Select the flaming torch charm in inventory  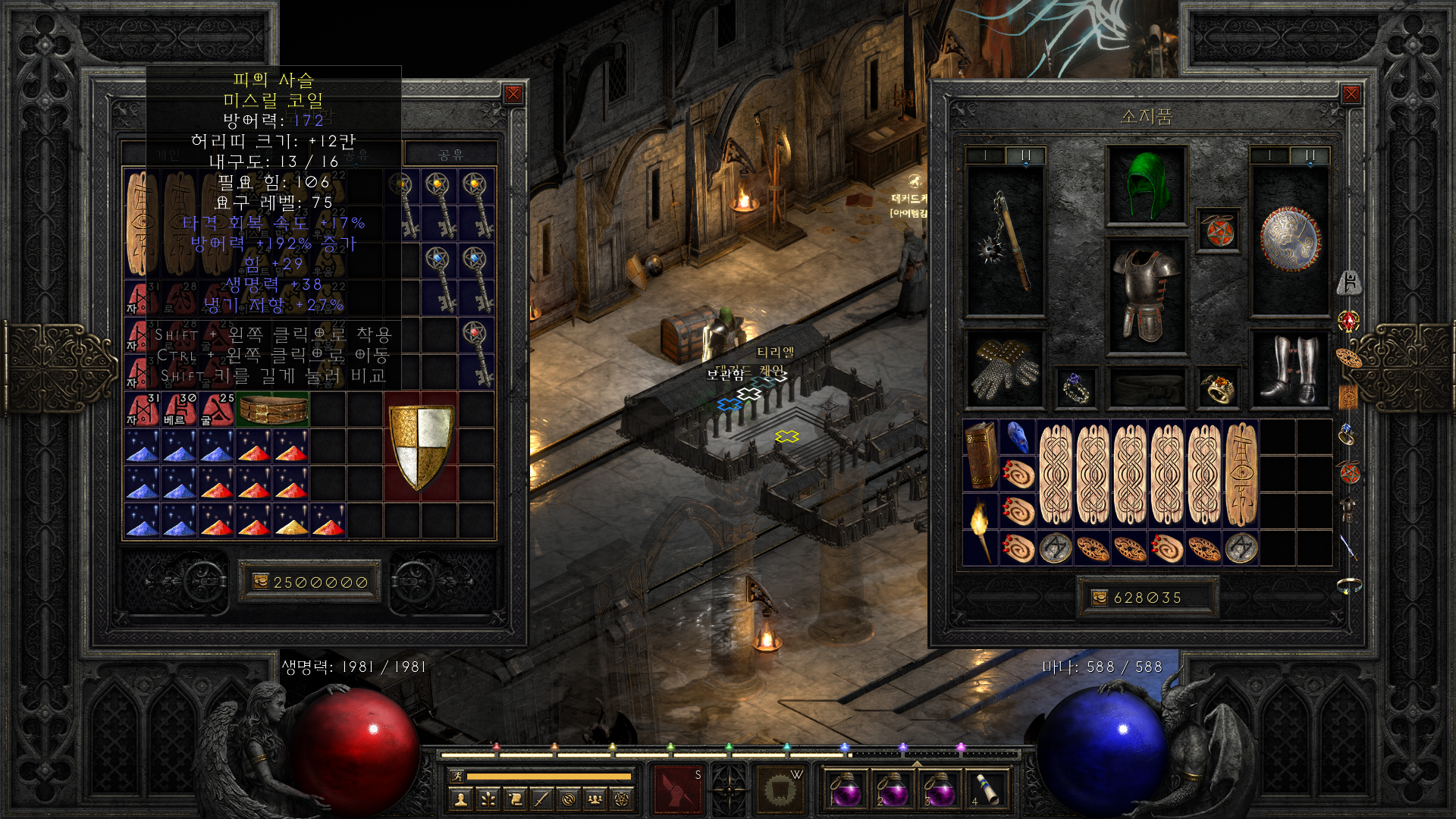point(980,529)
